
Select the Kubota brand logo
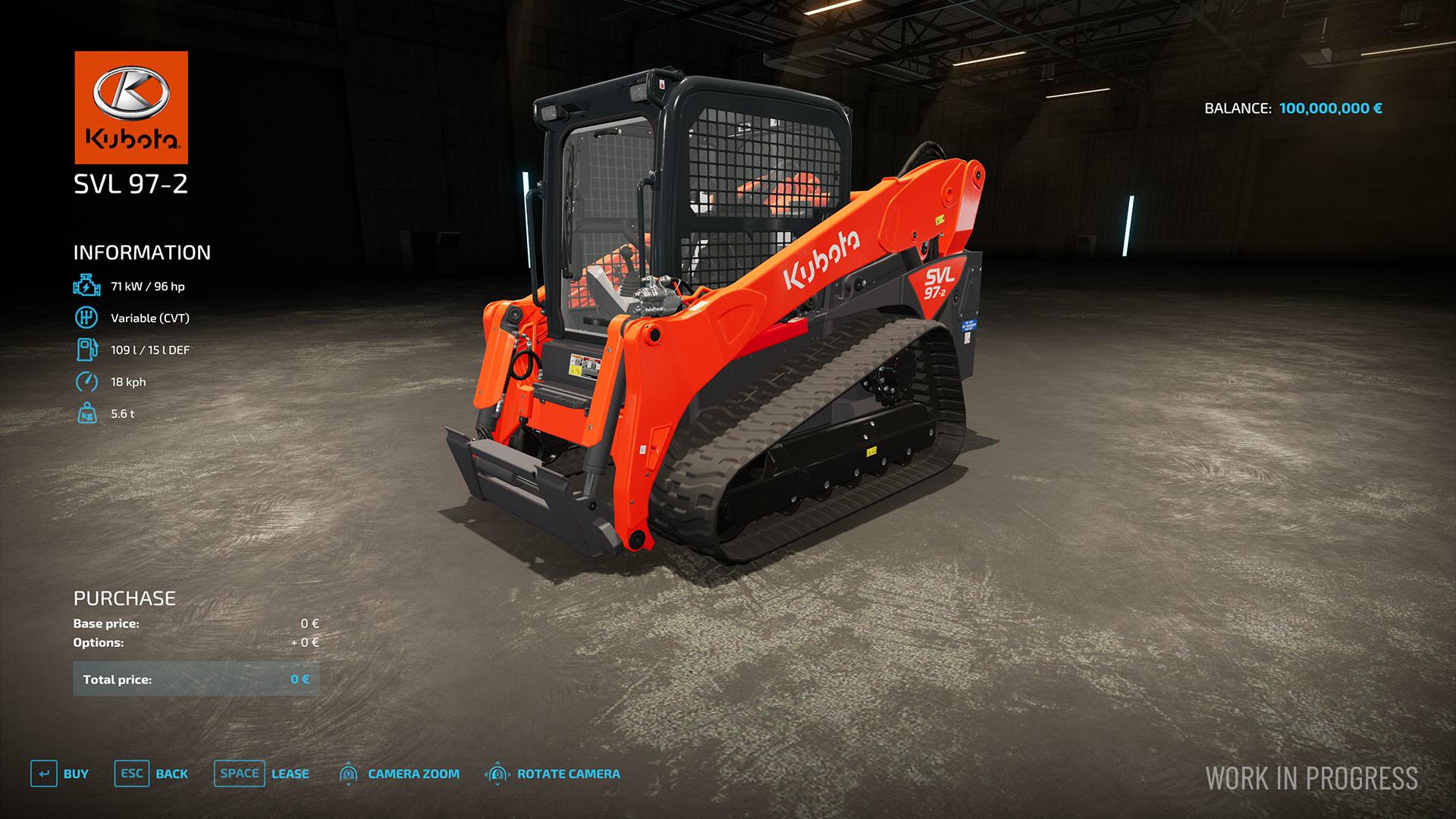click(130, 106)
